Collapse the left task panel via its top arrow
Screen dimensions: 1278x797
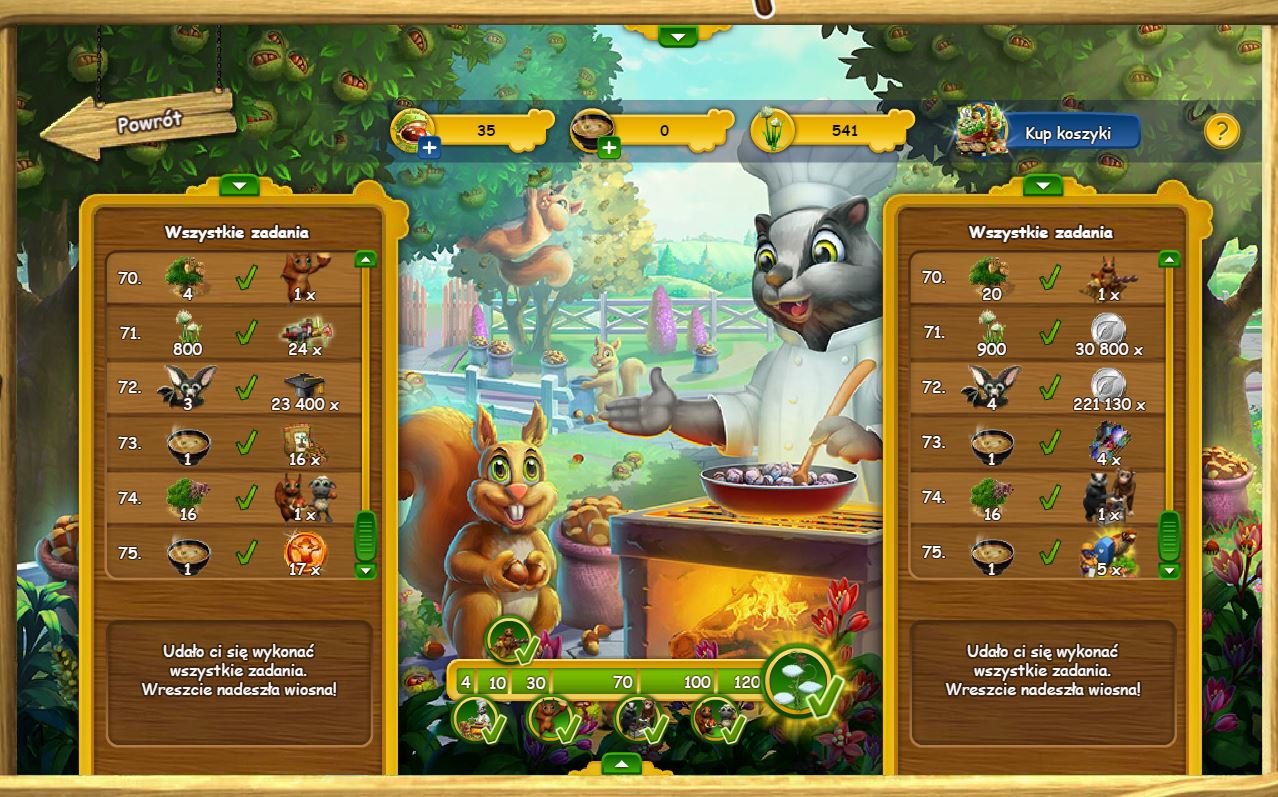(238, 185)
